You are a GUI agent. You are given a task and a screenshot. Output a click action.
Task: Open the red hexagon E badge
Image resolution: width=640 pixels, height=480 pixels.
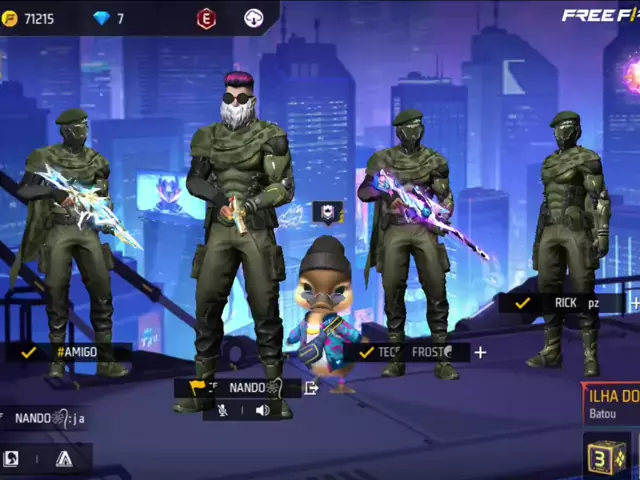click(205, 18)
